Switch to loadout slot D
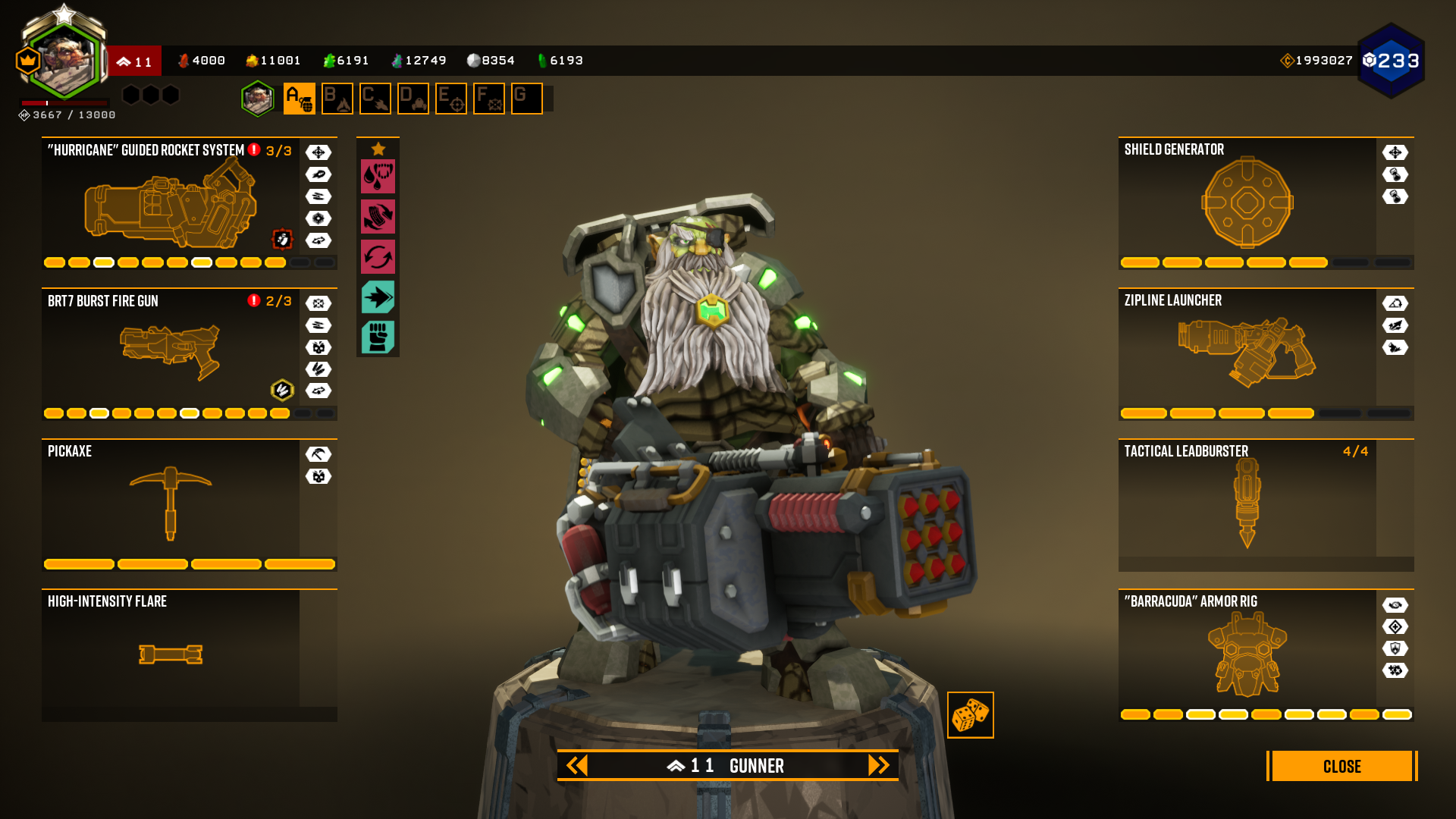The width and height of the screenshot is (1456, 819). 413,99
